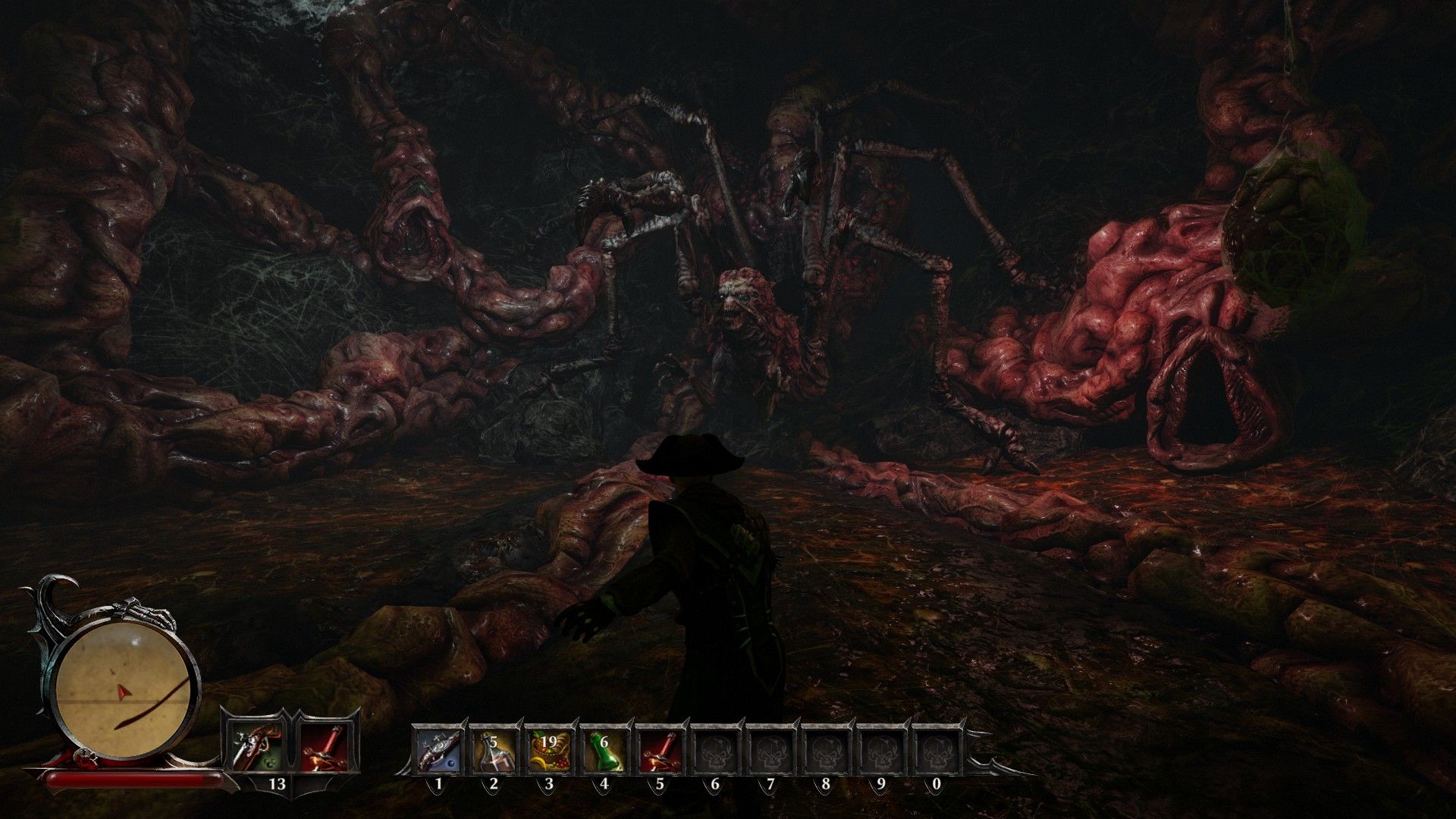Image resolution: width=1456 pixels, height=819 pixels.
Task: Choose the equipped sword icon beside the minimap
Action: coord(325,745)
